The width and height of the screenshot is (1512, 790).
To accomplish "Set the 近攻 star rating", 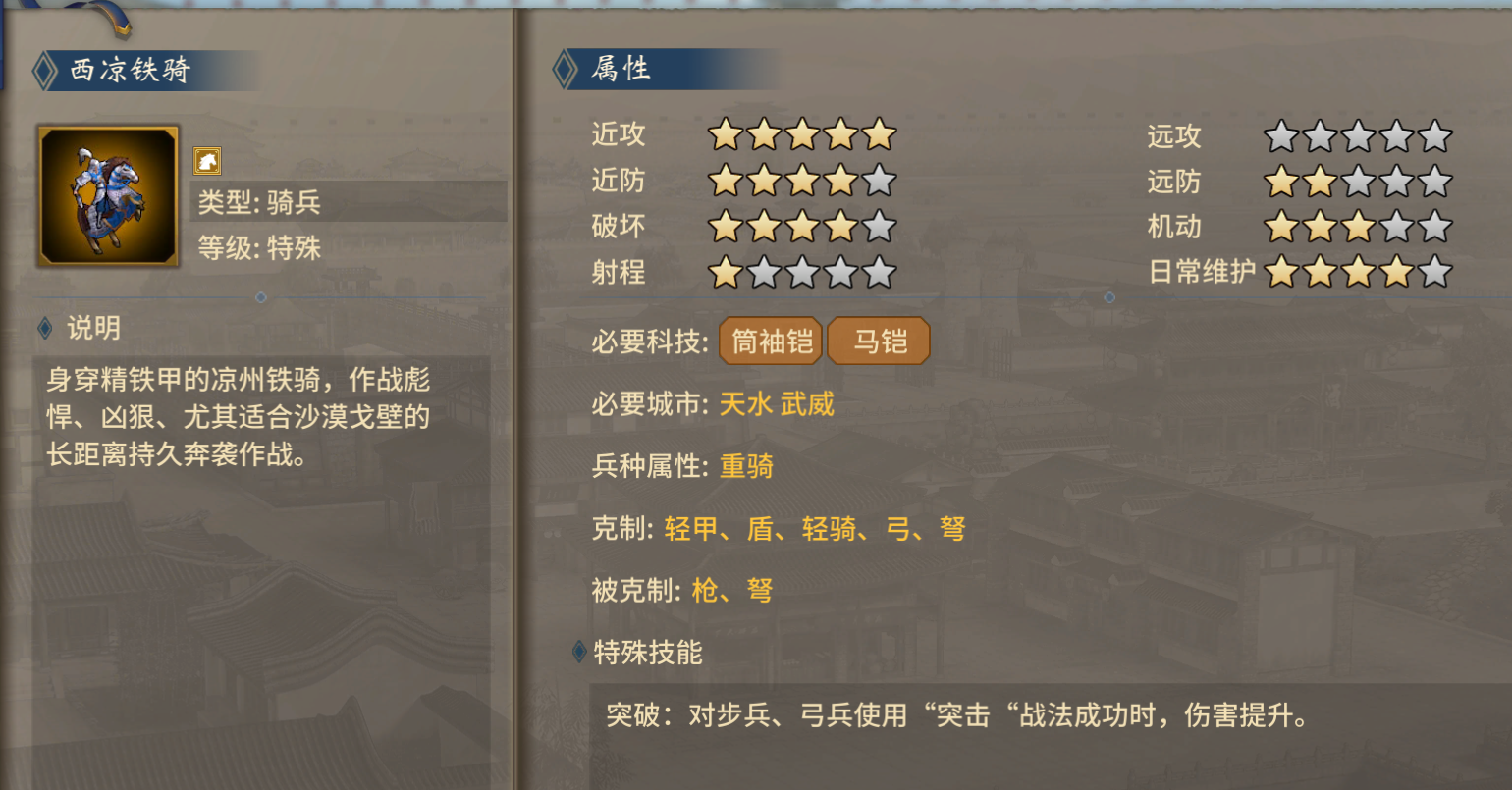I will [x=805, y=134].
